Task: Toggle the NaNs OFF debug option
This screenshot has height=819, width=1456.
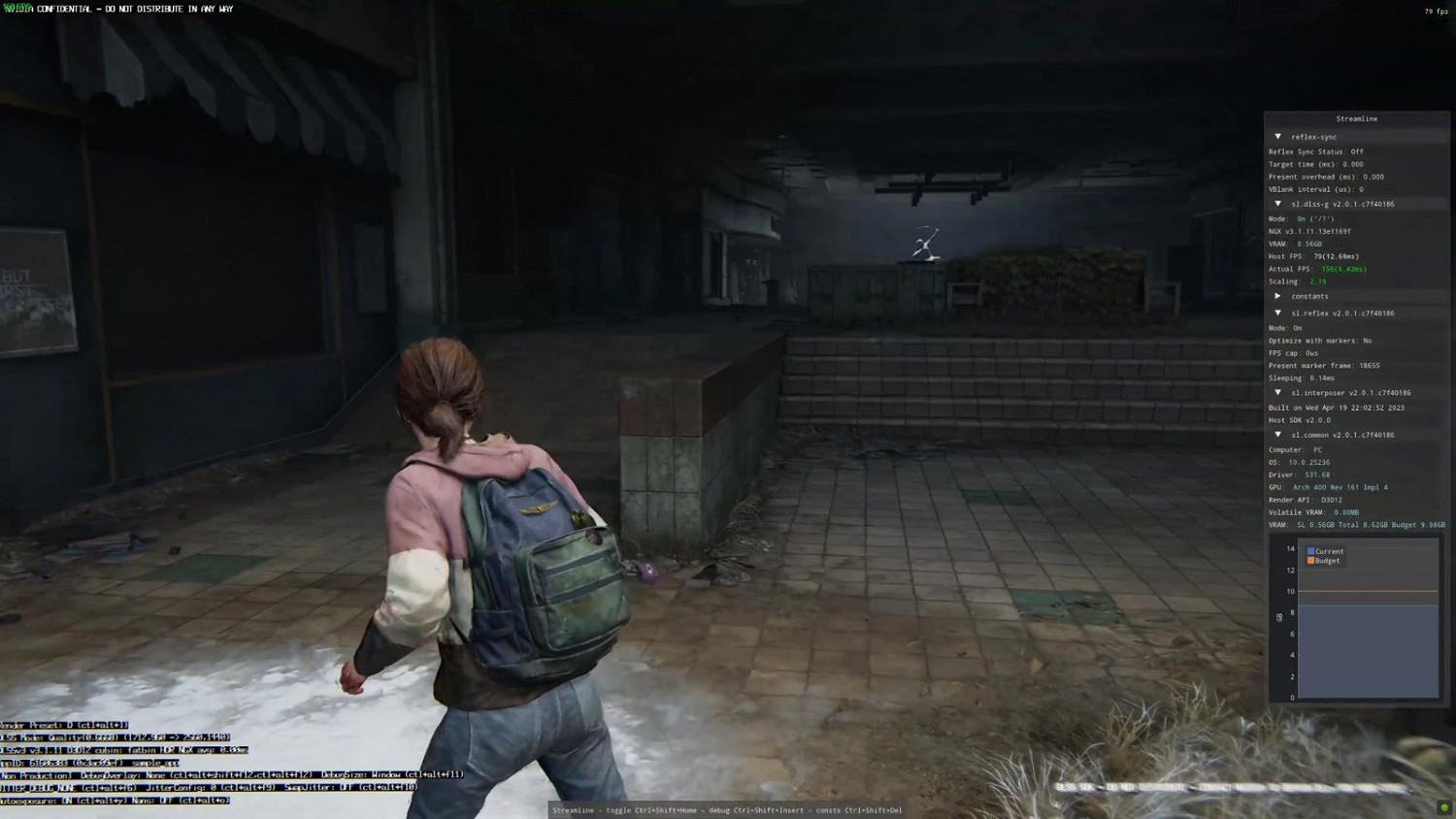Action: pyautogui.click(x=155, y=800)
